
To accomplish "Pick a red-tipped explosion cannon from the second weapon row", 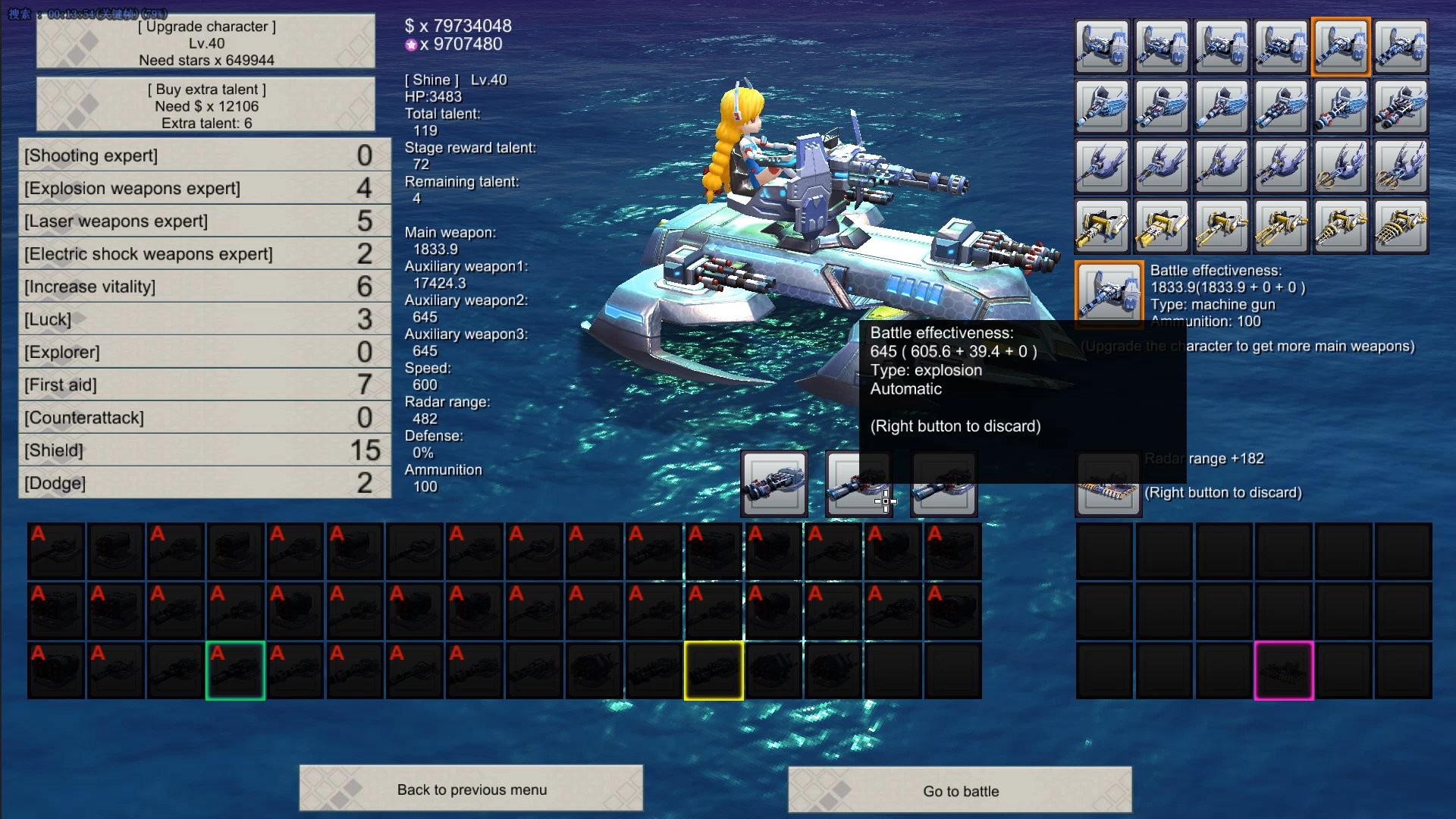I will tap(1341, 106).
